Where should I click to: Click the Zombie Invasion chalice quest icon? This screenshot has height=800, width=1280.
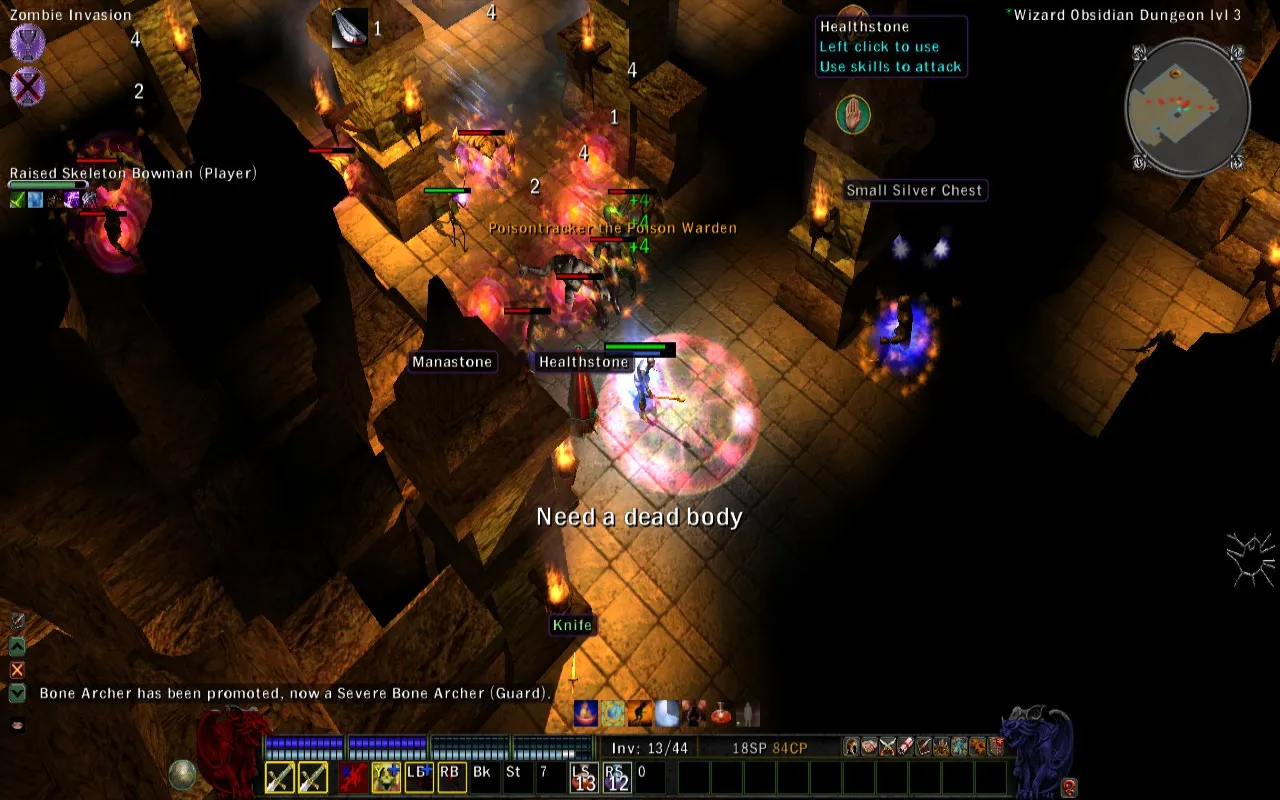coord(27,44)
